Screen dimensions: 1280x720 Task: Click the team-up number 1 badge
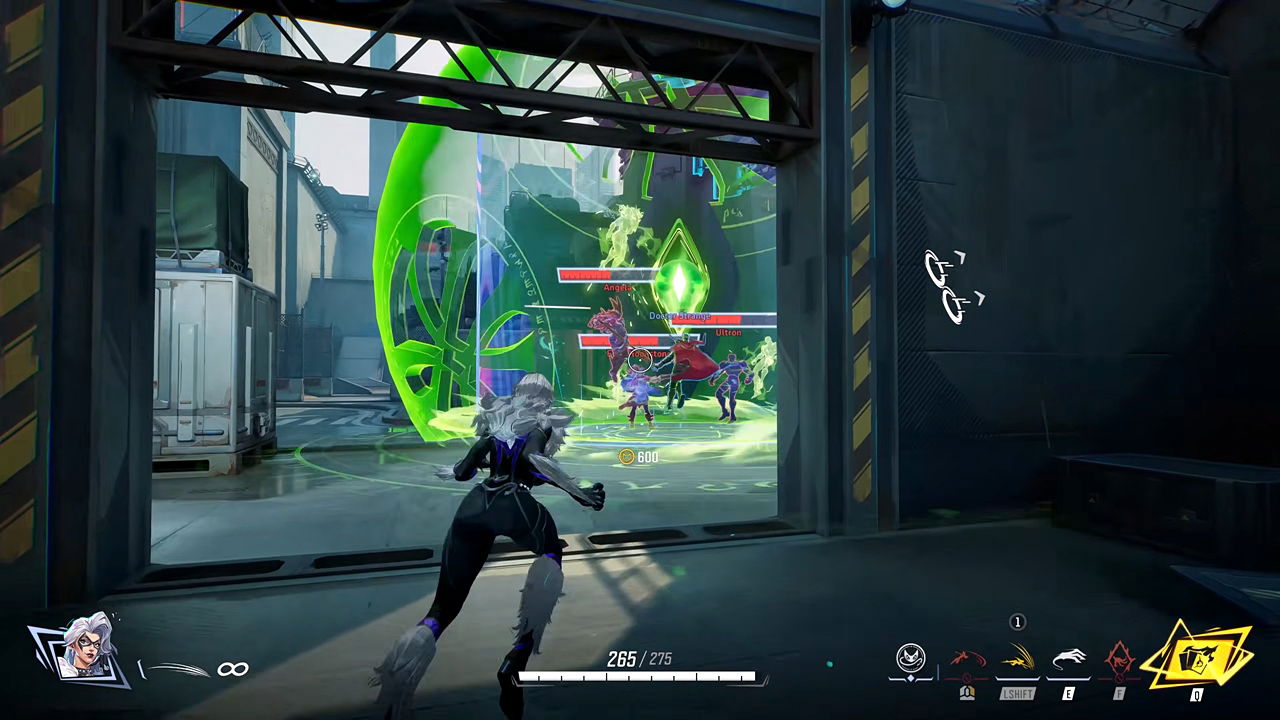pyautogui.click(x=1017, y=621)
